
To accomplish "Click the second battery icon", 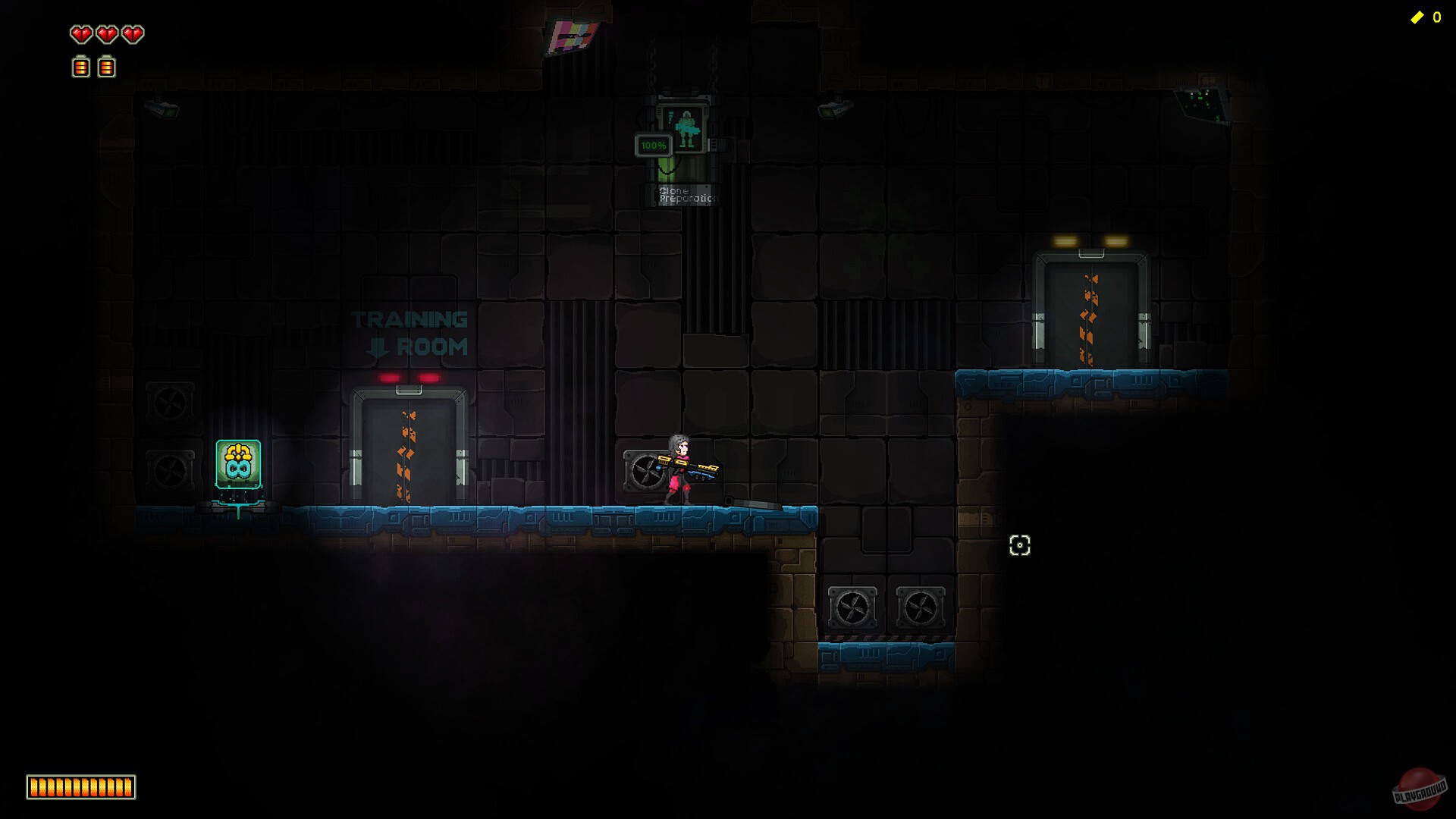I will point(106,67).
